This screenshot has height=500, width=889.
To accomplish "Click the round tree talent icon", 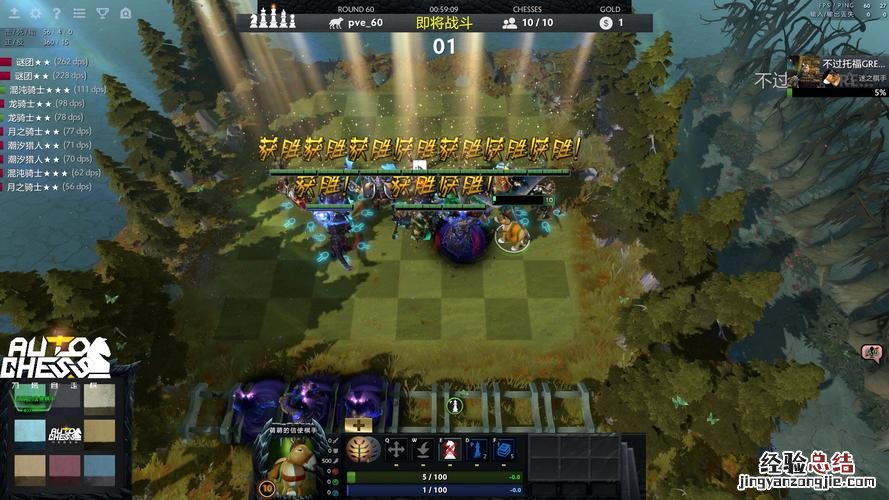I will (363, 450).
